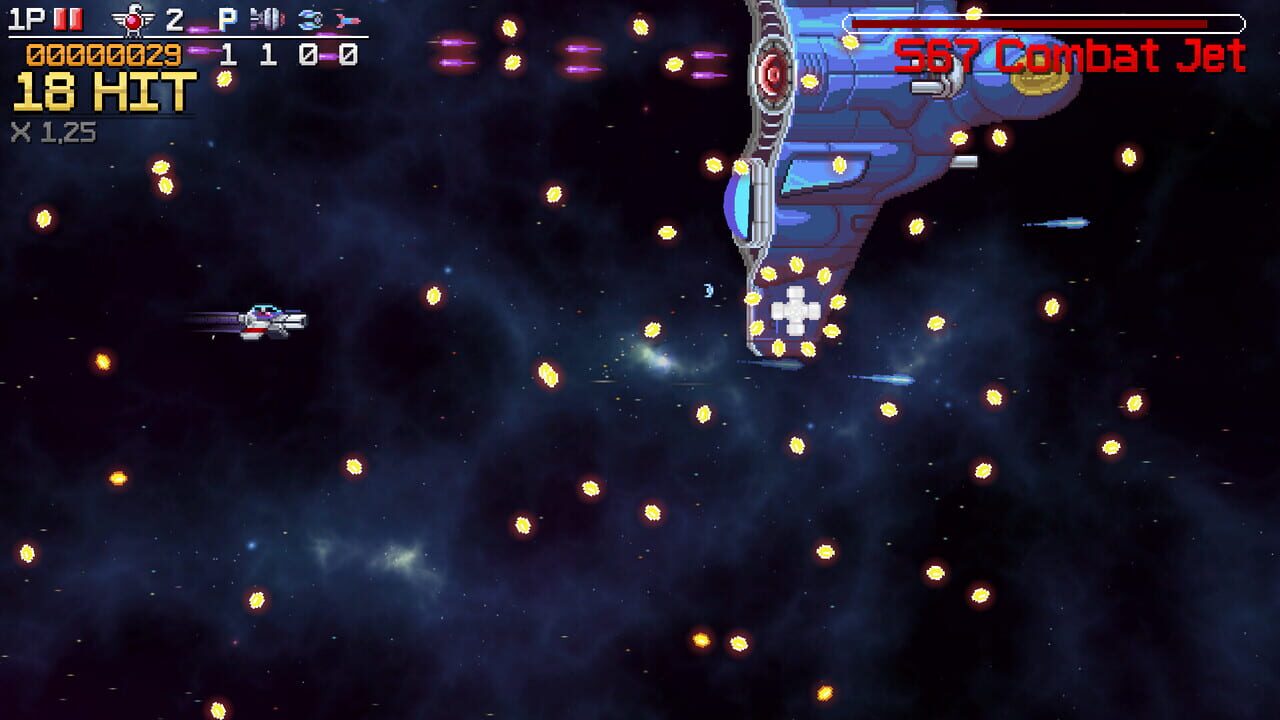Click the blue saucer ship icon in the HUD
1280x720 pixels.
pyautogui.click(x=310, y=18)
